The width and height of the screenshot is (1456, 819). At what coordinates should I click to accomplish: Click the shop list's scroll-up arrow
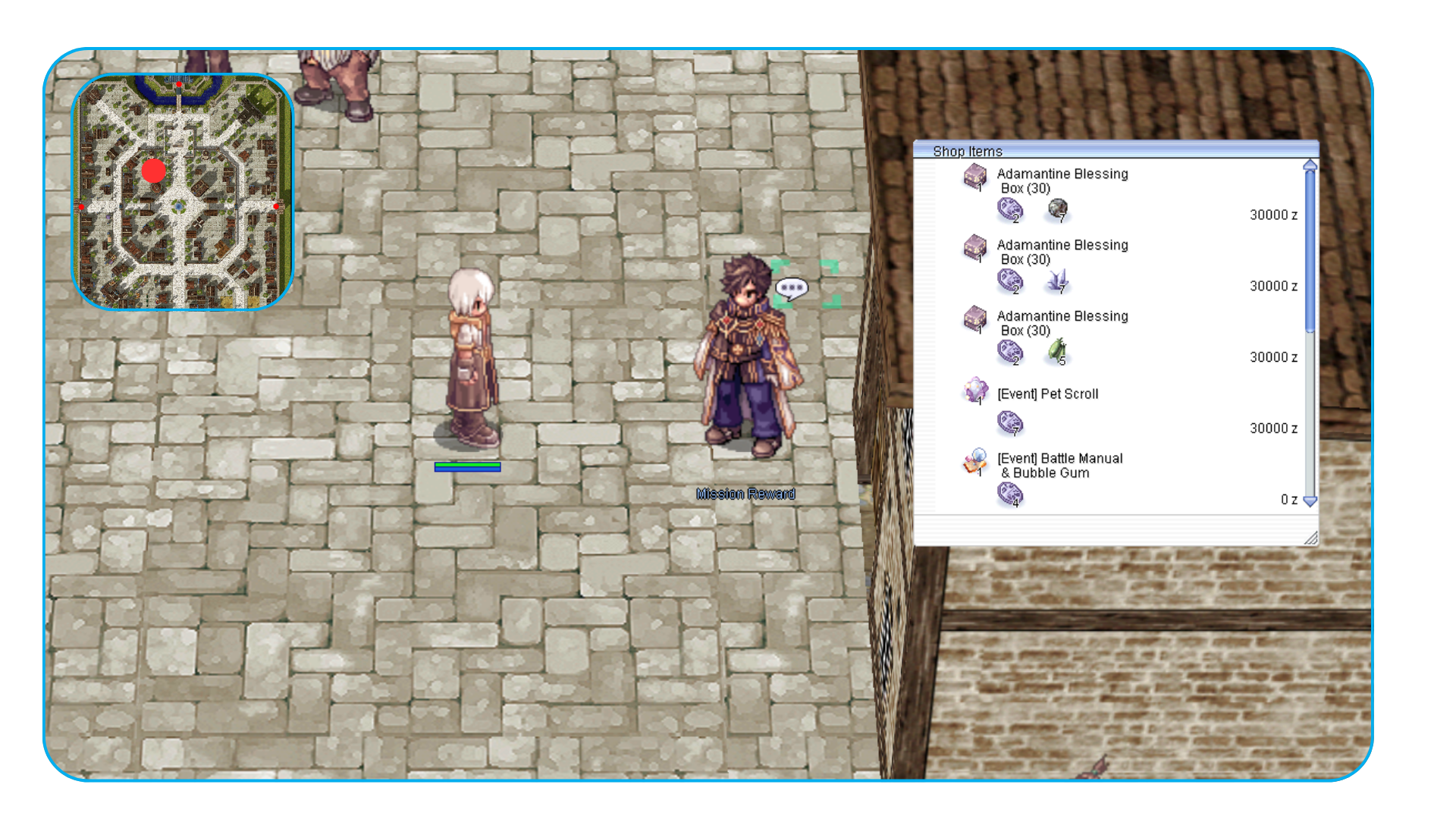pos(1310,165)
